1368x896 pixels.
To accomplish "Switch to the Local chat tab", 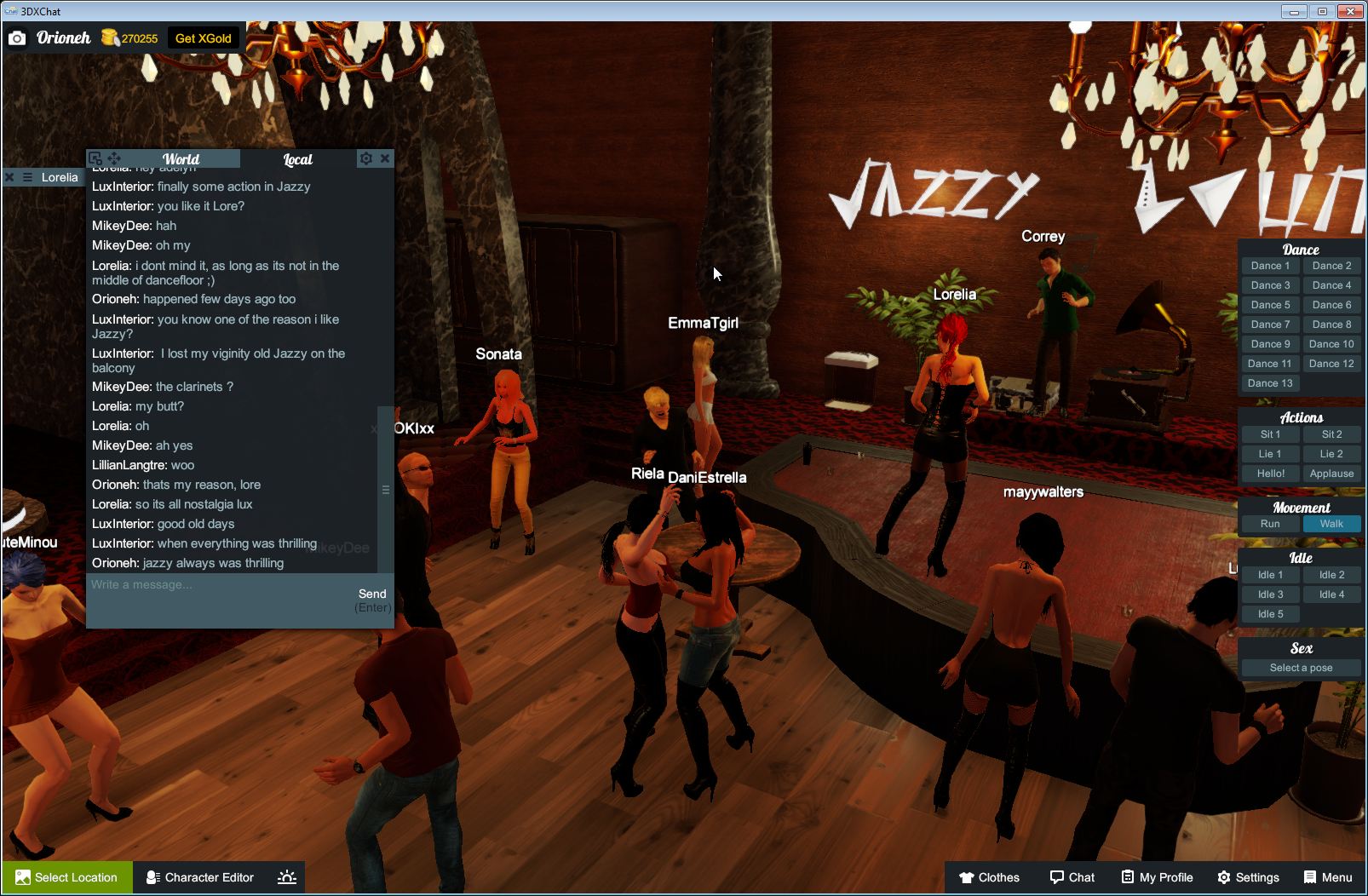I will 298,159.
